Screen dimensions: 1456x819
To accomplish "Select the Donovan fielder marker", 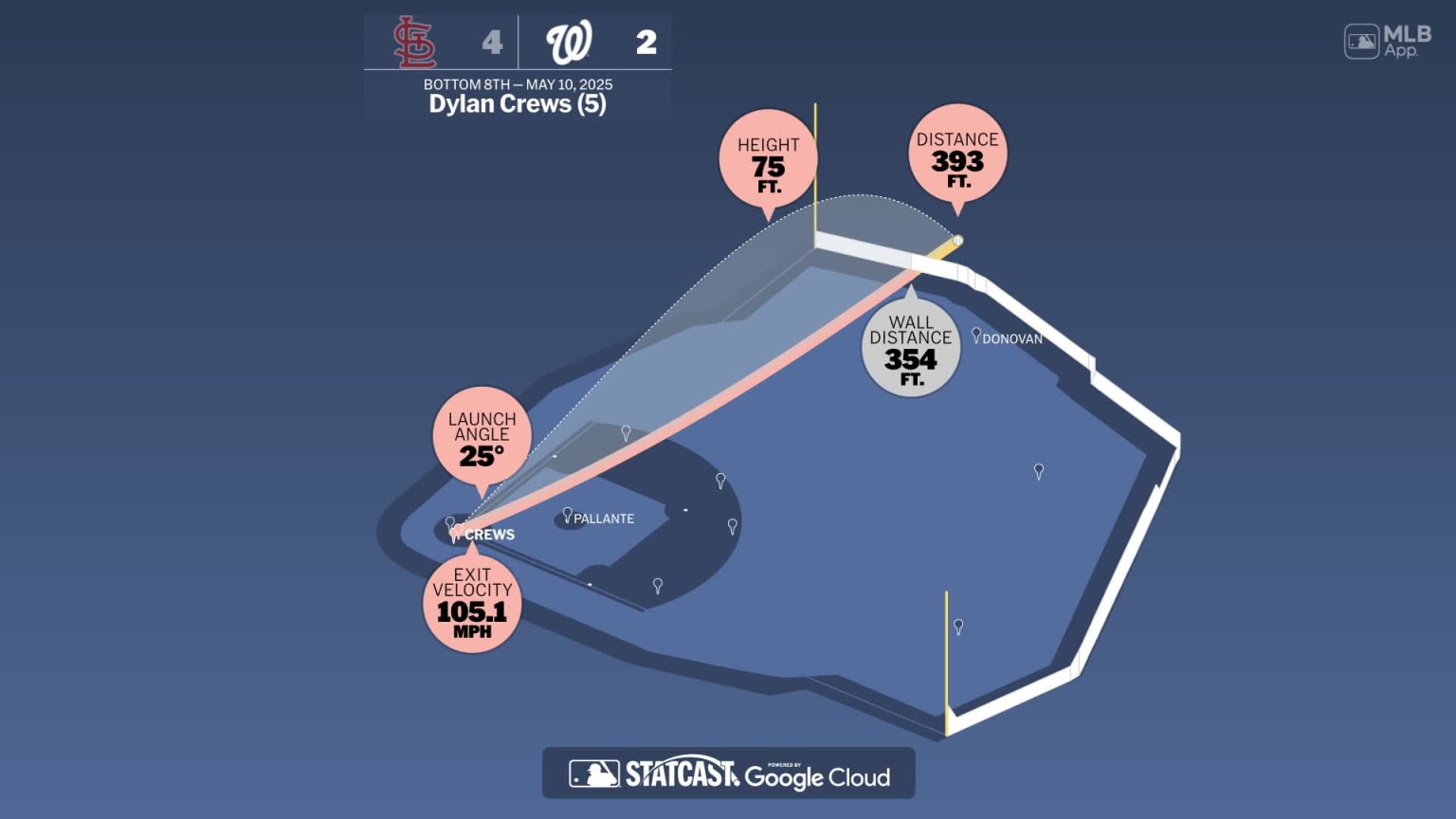I will click(976, 335).
